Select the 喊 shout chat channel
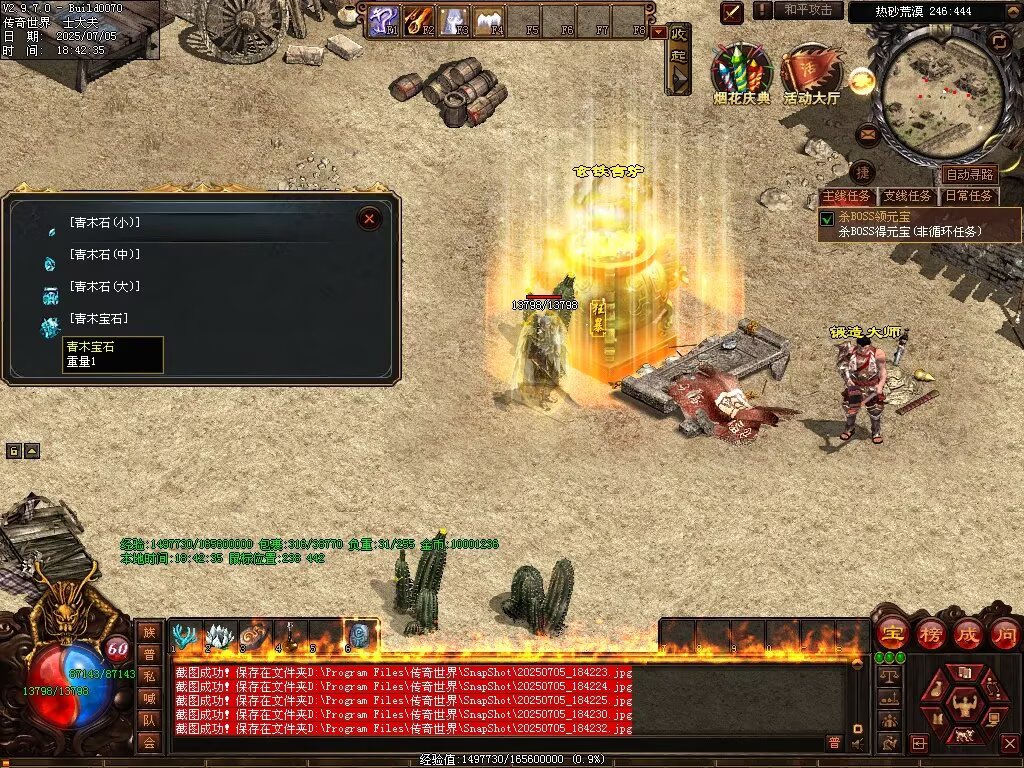Viewport: 1024px width, 768px height. [x=149, y=698]
